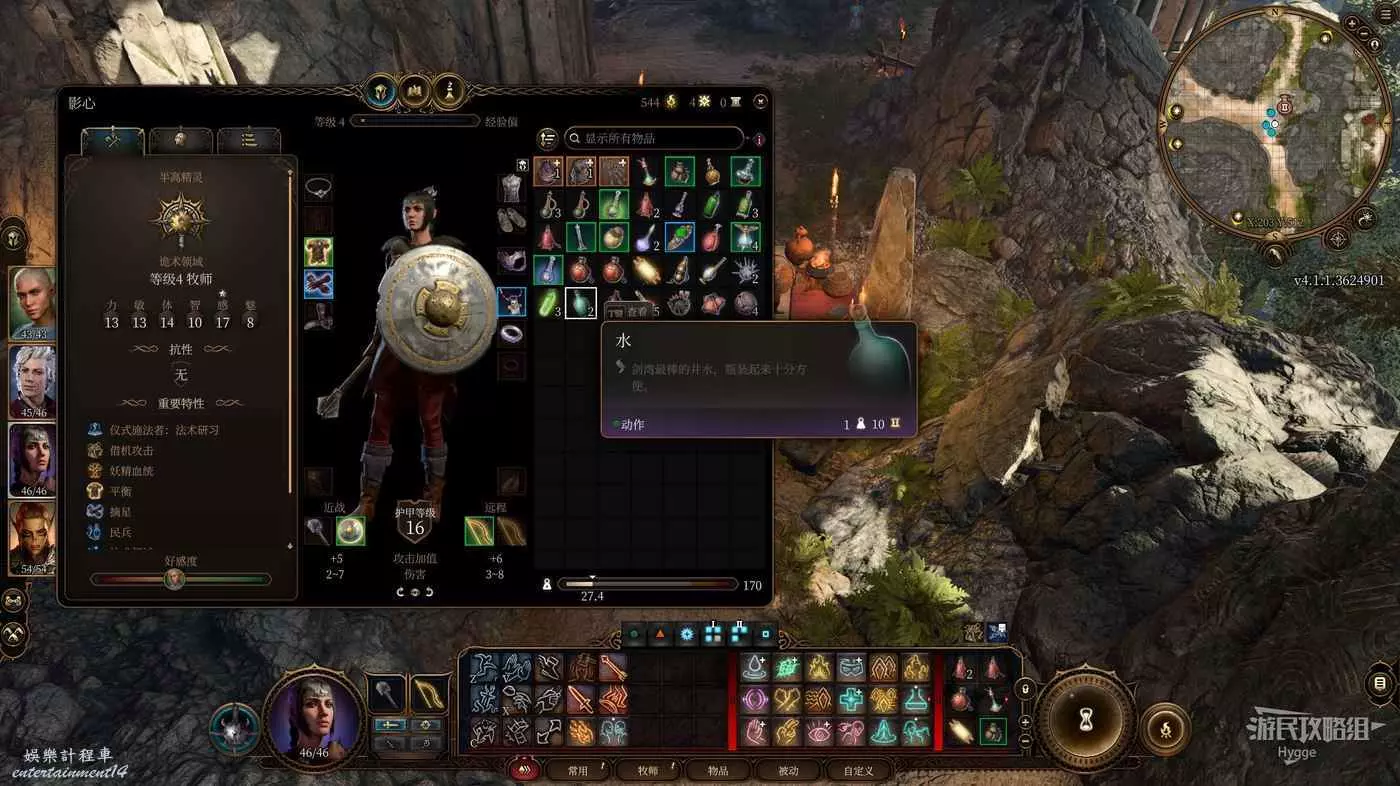The image size is (1400, 786).
Task: Select the equipped bow in ranged slot
Action: coord(479,531)
